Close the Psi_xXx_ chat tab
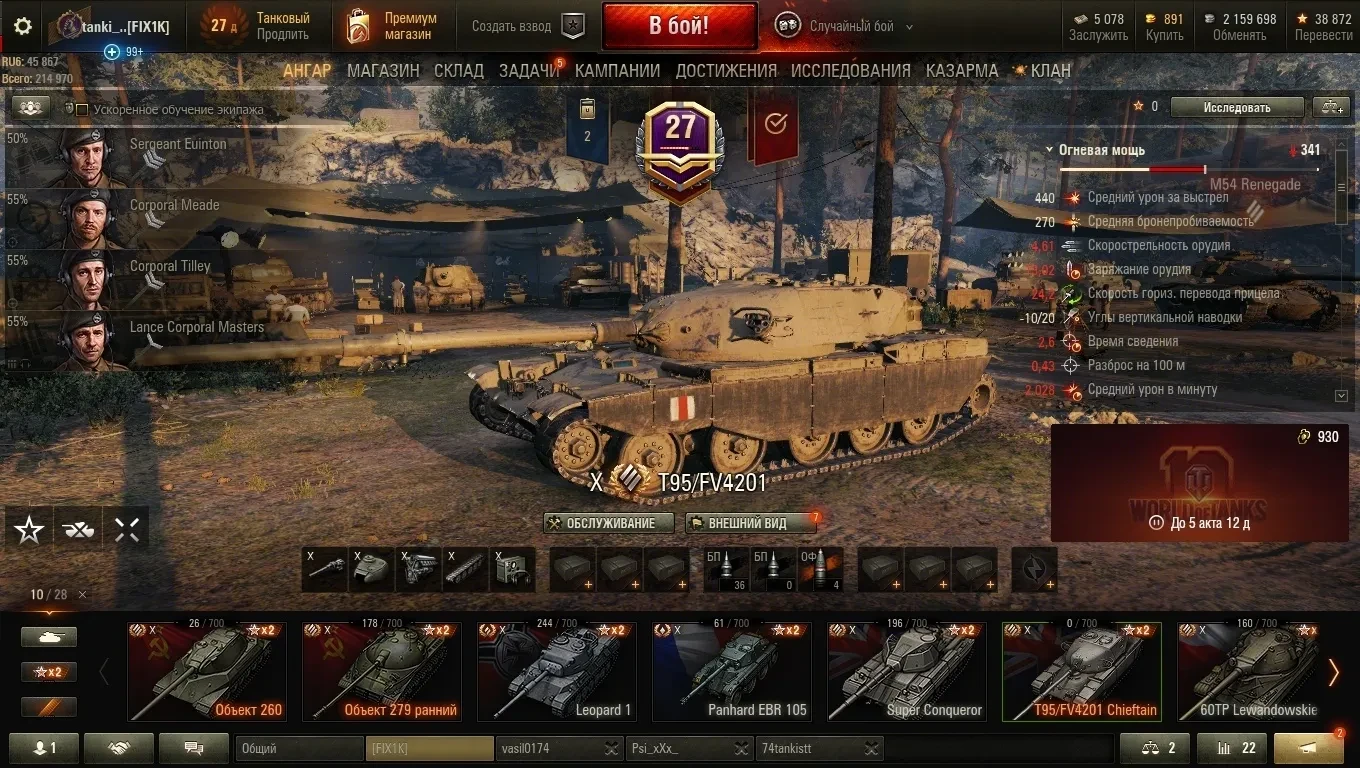This screenshot has width=1360, height=768. coord(742,749)
